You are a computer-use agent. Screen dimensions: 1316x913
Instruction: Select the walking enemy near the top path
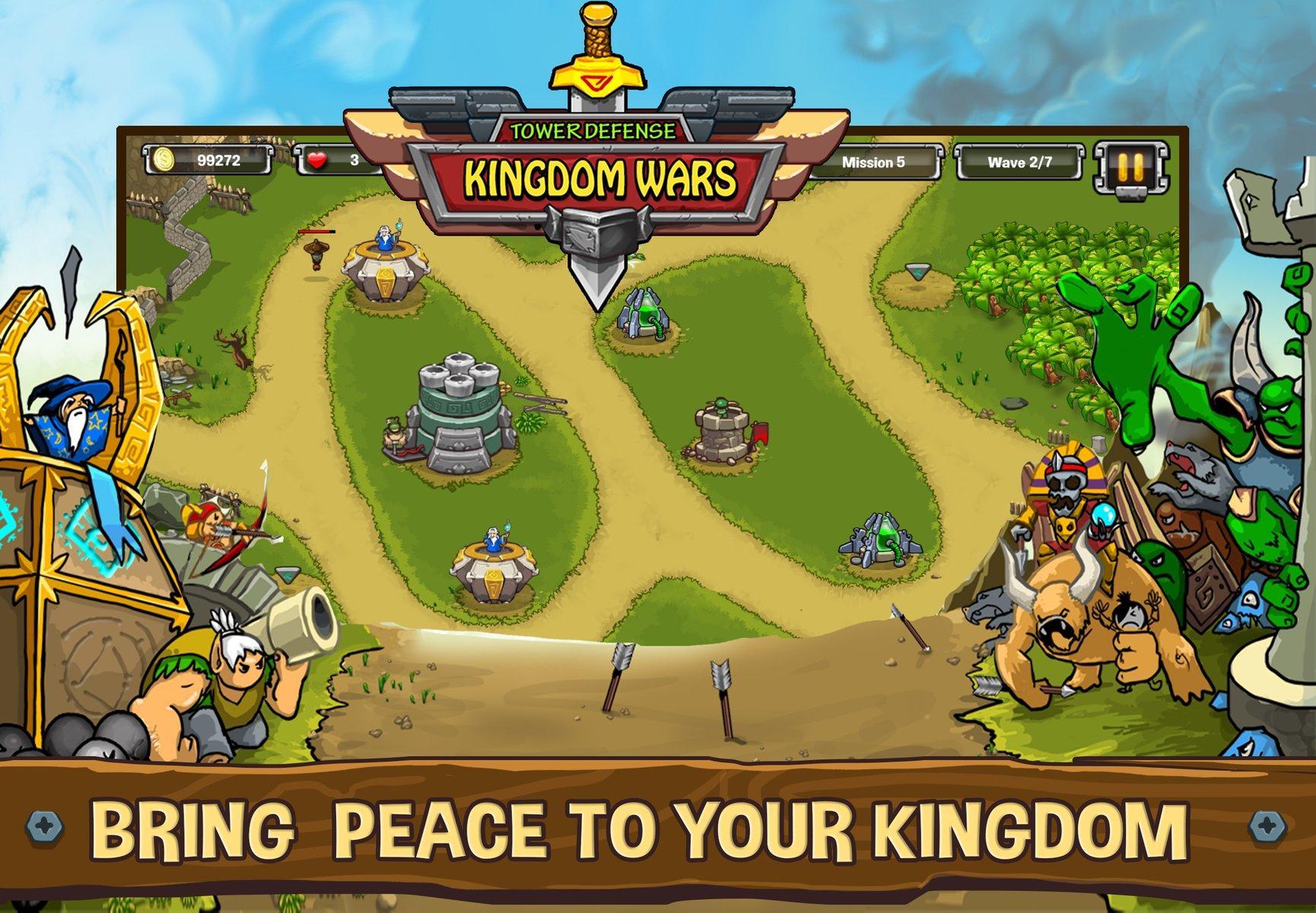point(316,255)
